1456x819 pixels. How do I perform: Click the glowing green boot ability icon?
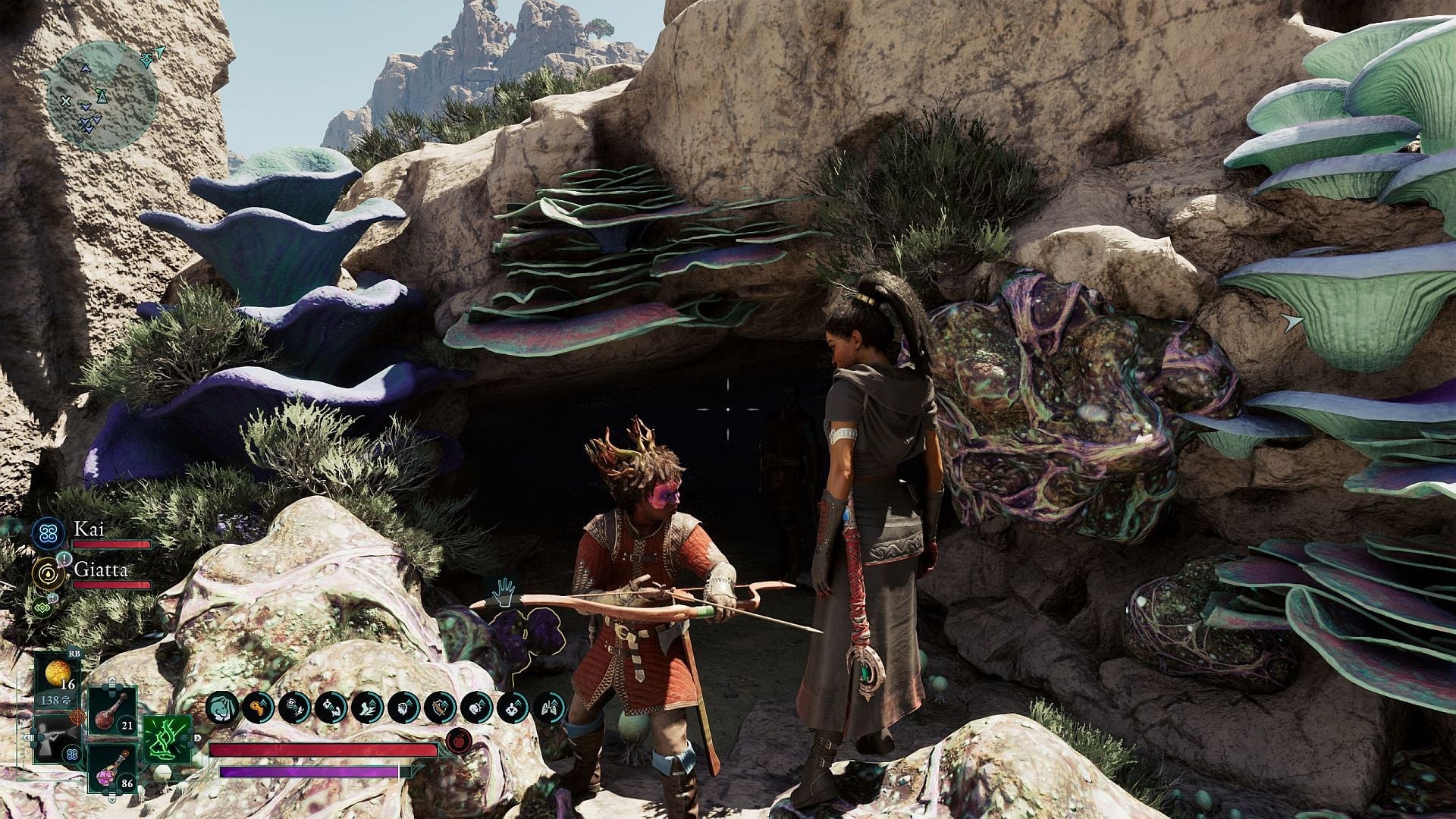click(x=165, y=740)
